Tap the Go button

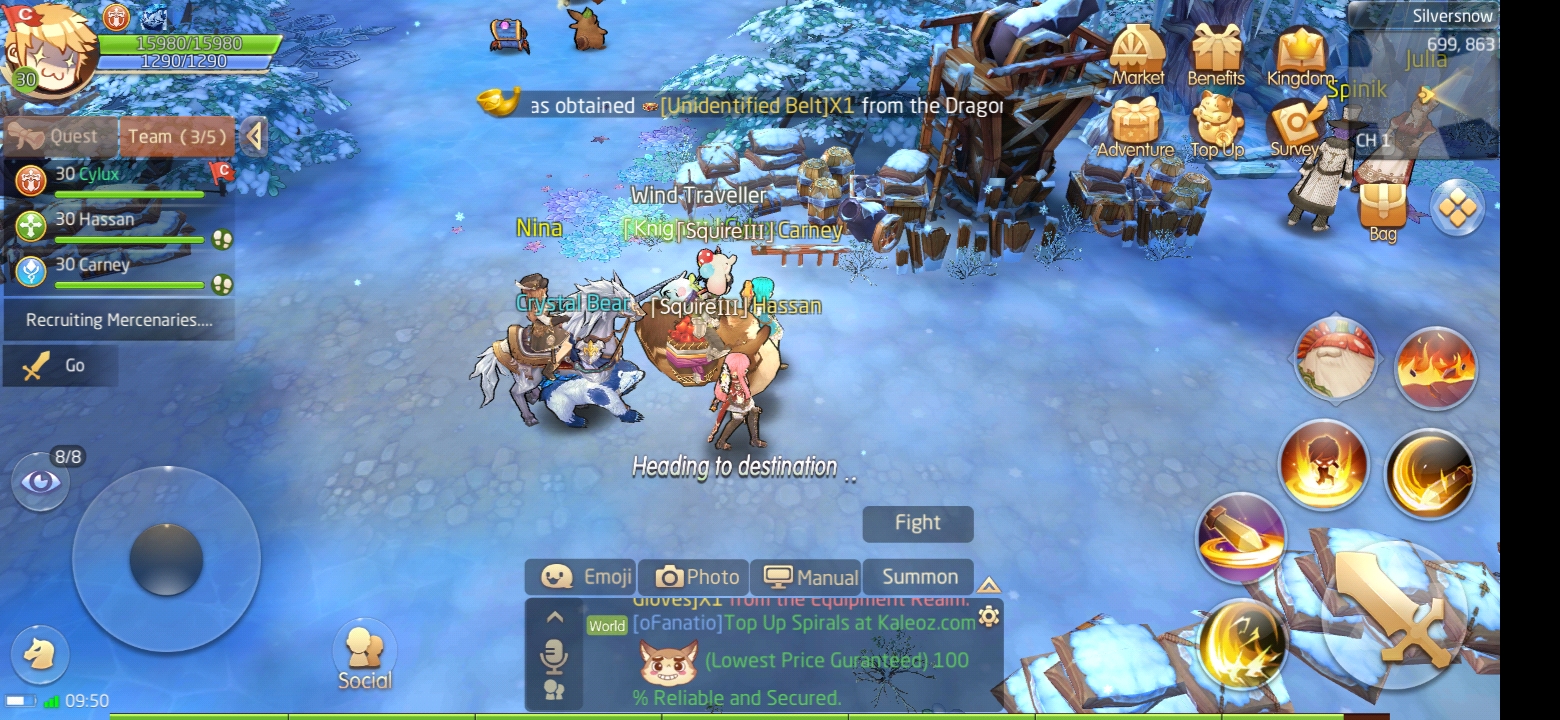(60, 366)
